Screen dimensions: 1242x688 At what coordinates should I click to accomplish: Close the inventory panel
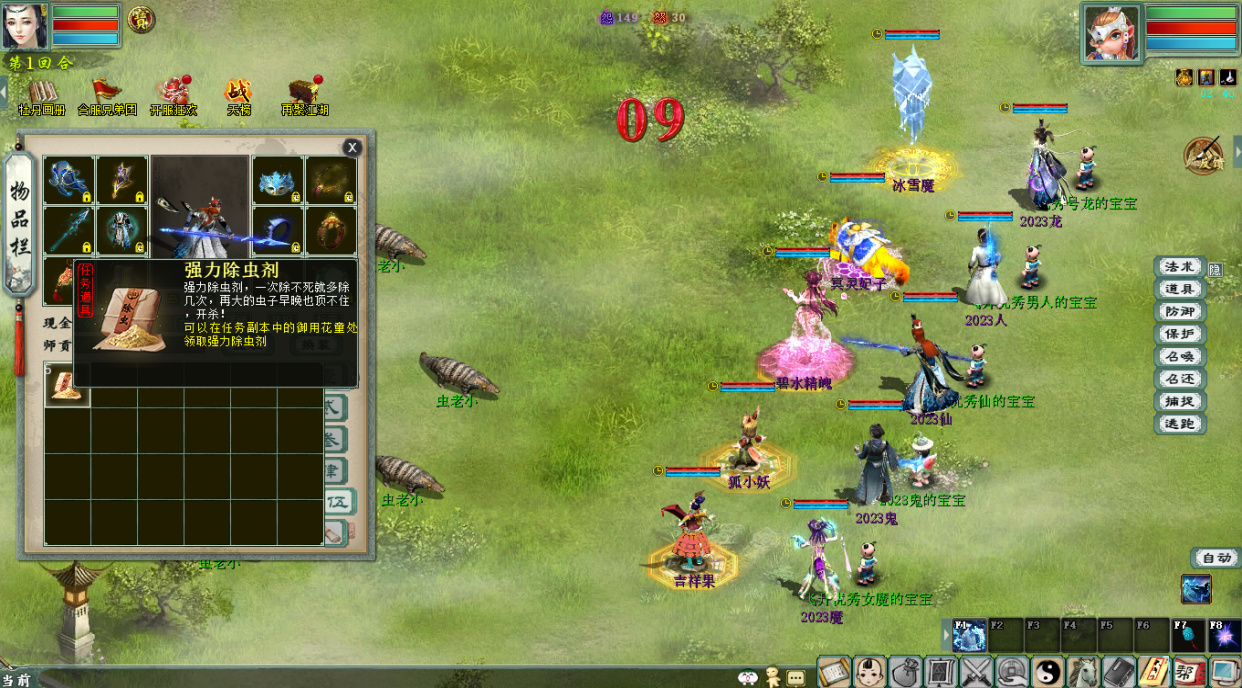tap(352, 148)
